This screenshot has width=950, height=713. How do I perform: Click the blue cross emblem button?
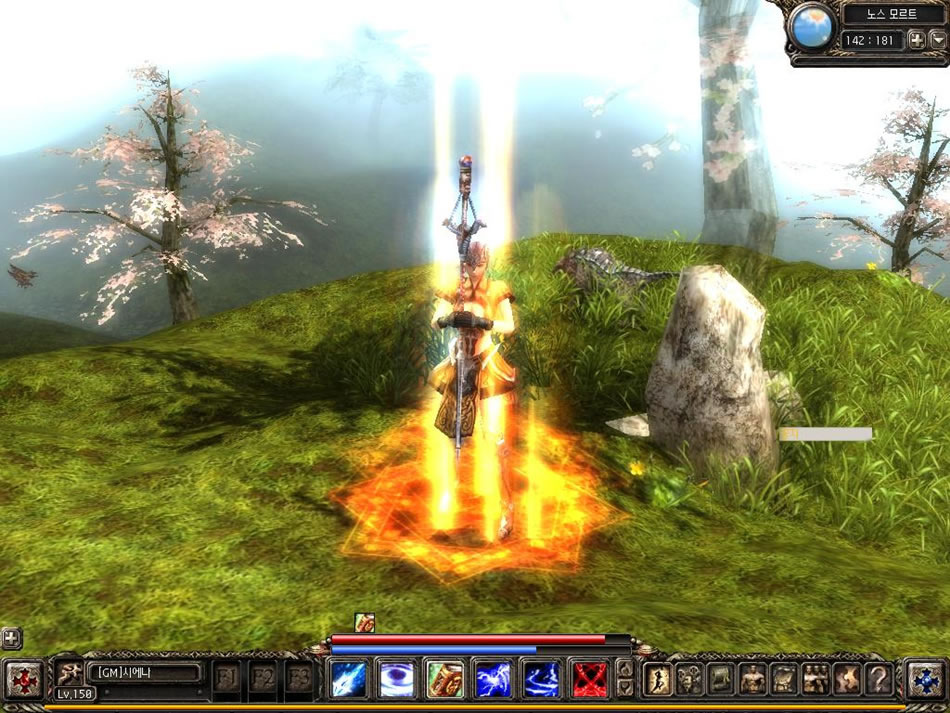click(926, 679)
